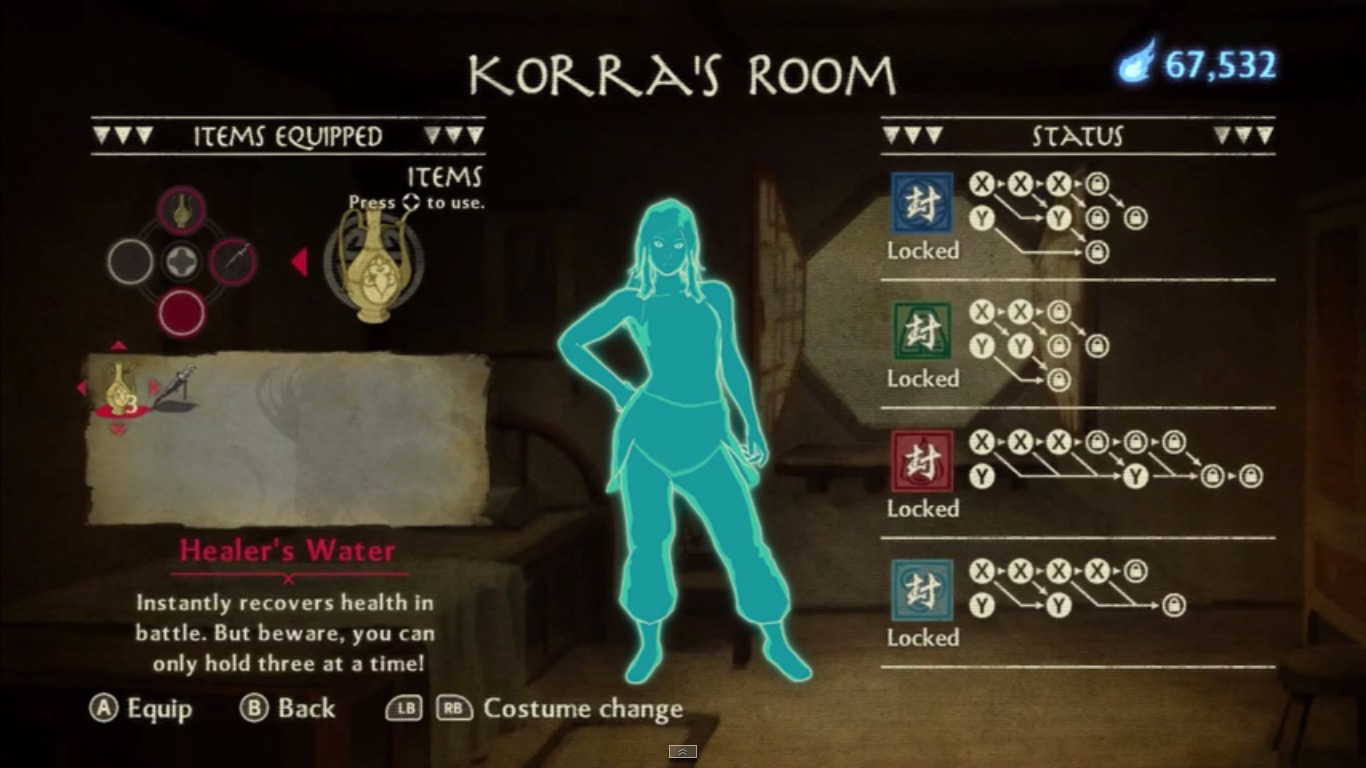
Task: Select the locked blue water element icon
Action: click(922, 202)
